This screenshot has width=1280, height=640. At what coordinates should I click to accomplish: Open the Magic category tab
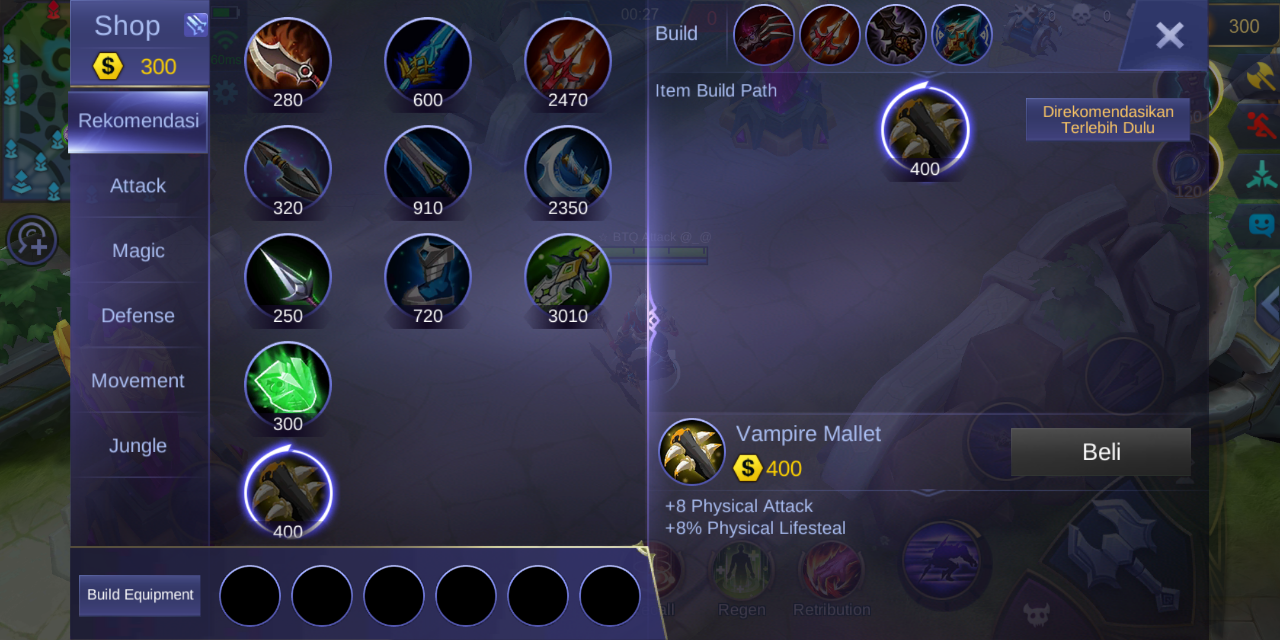coord(138,251)
